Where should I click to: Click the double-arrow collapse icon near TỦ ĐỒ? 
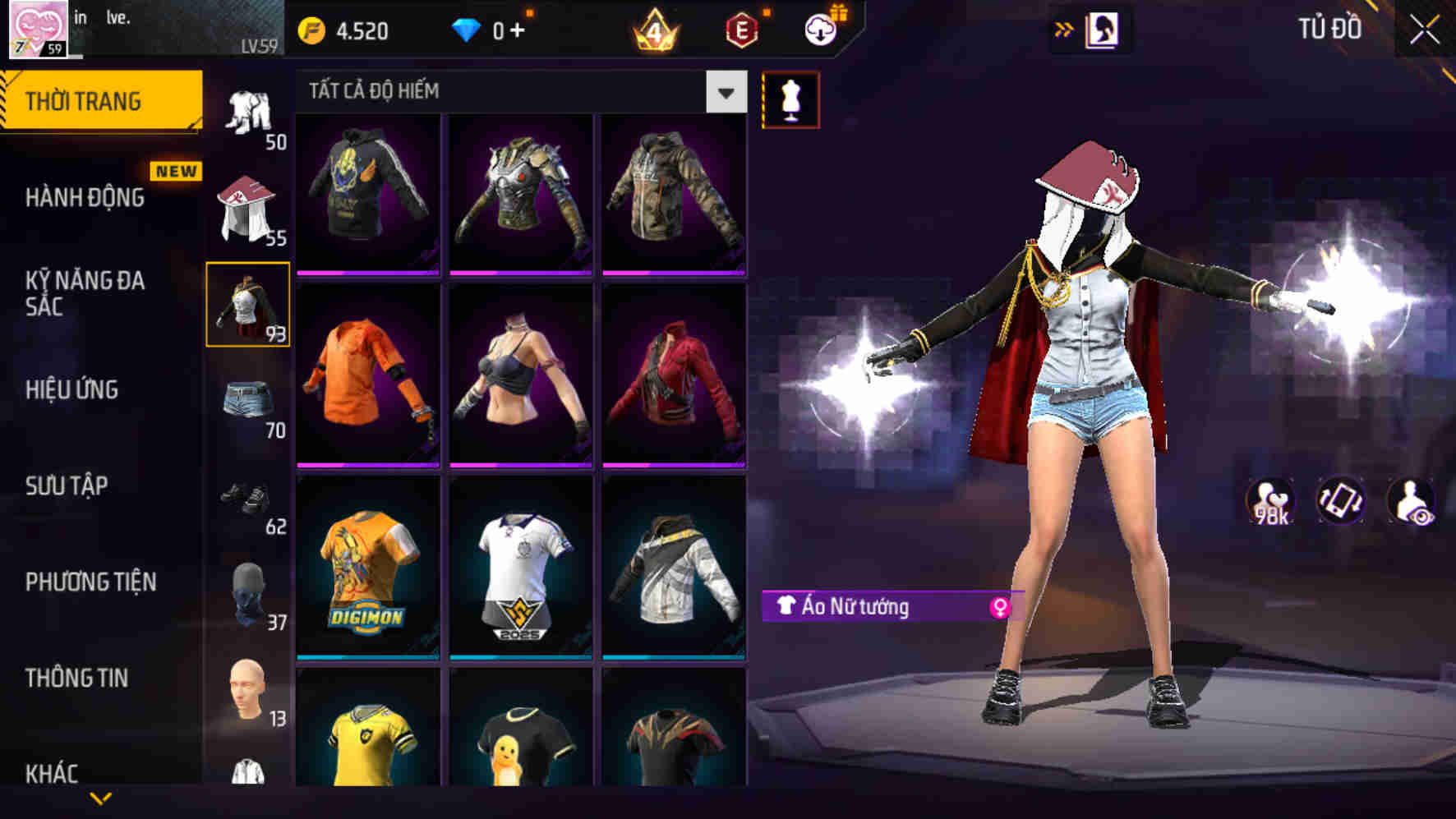click(x=1065, y=30)
